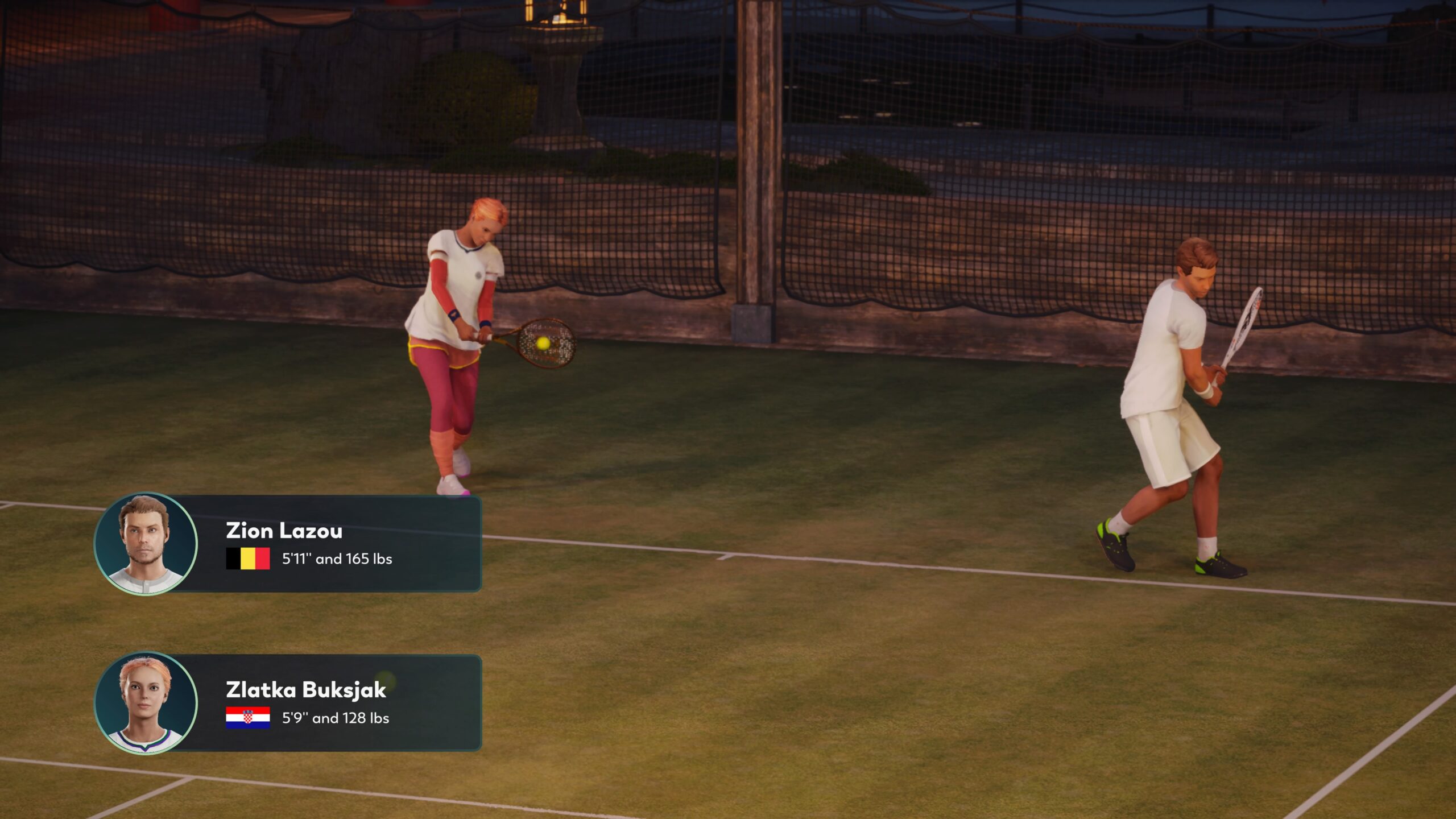Click Zlatka Buksjak's portrait thumbnail

click(146, 703)
